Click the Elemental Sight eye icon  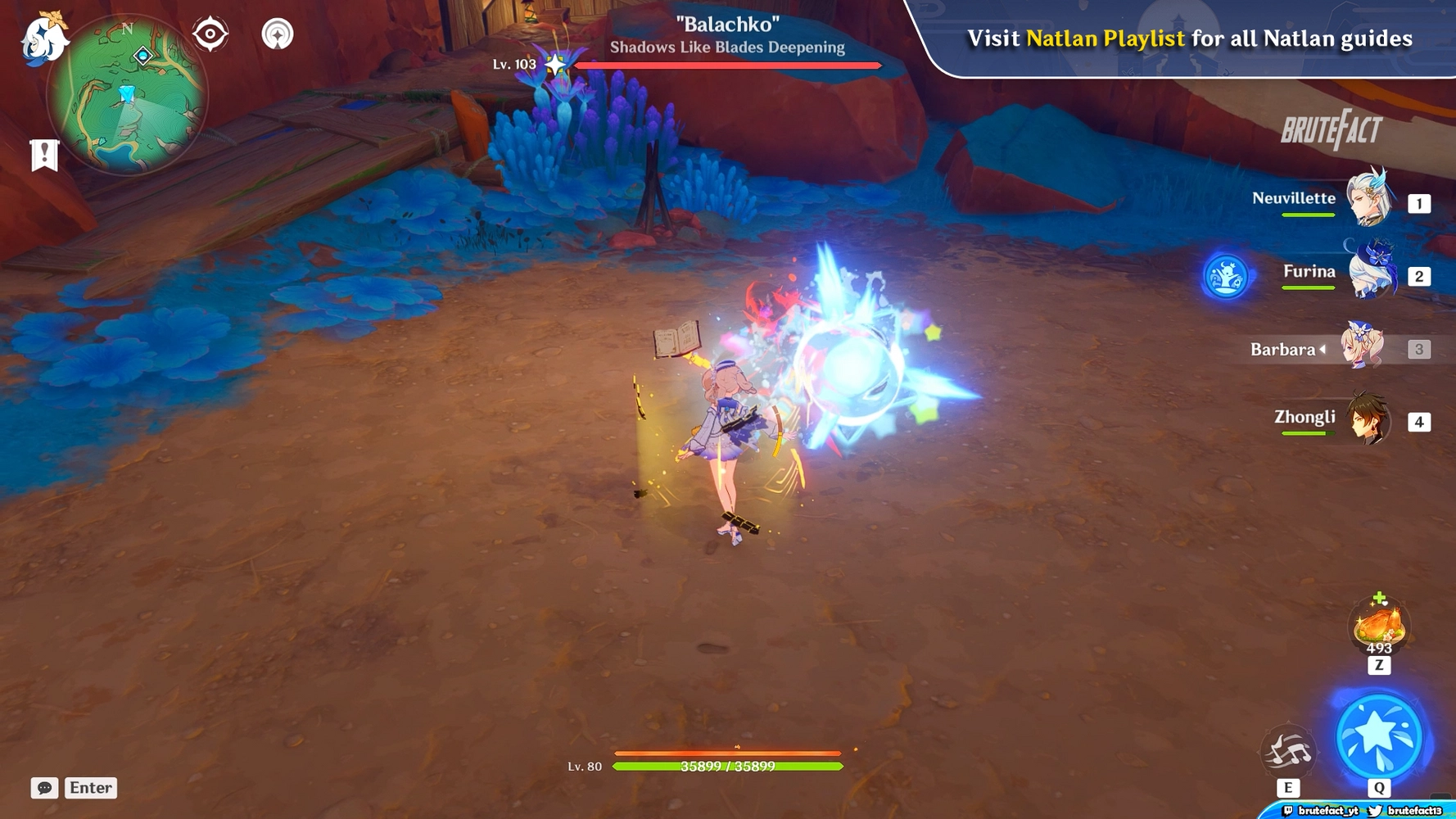pyautogui.click(x=210, y=34)
